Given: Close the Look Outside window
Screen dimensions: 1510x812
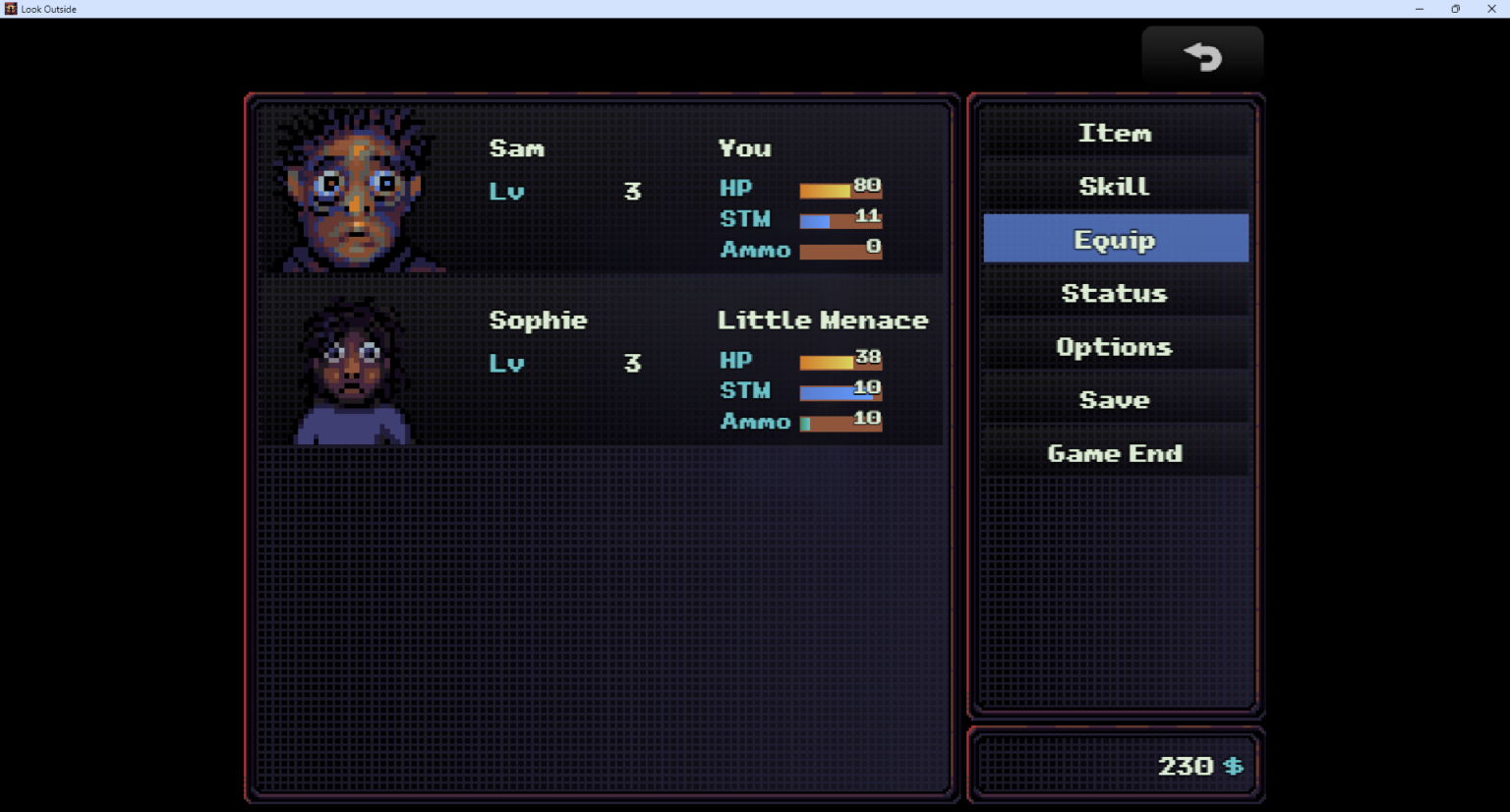Looking at the screenshot, I should click(1491, 9).
